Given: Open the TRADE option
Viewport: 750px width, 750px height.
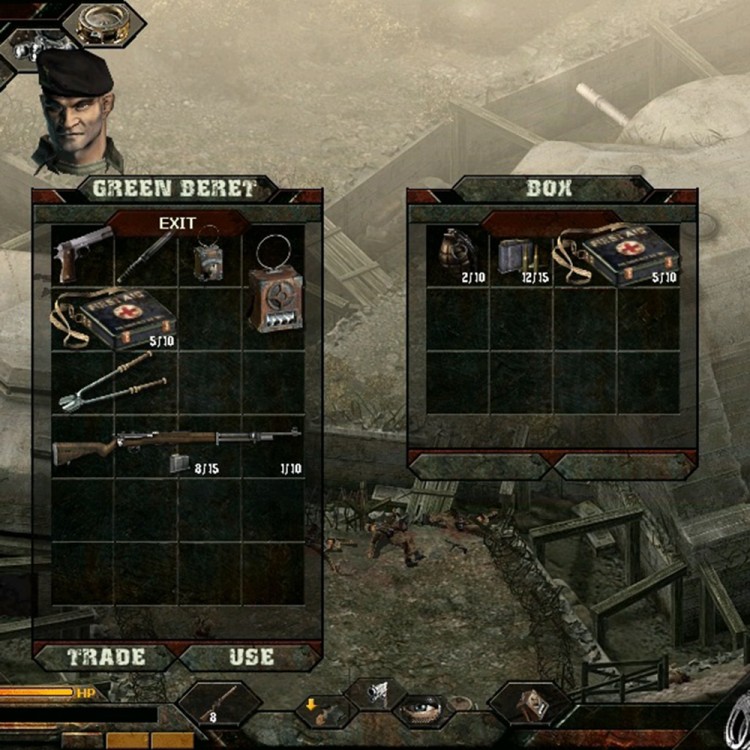Looking at the screenshot, I should tap(107, 657).
